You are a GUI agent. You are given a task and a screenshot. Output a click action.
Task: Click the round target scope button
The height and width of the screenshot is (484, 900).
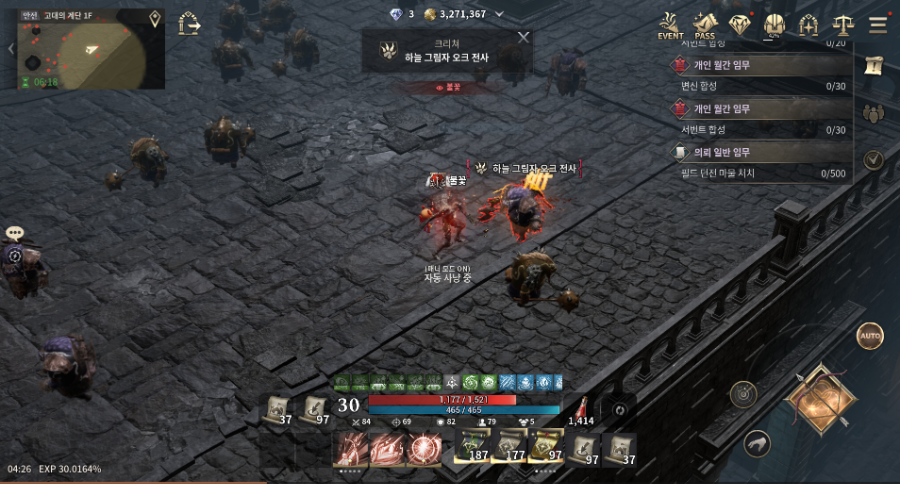743,394
